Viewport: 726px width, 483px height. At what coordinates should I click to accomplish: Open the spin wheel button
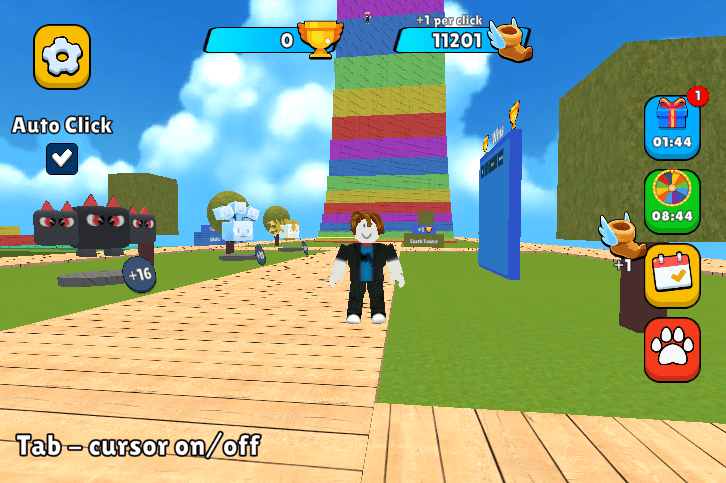[x=672, y=198]
